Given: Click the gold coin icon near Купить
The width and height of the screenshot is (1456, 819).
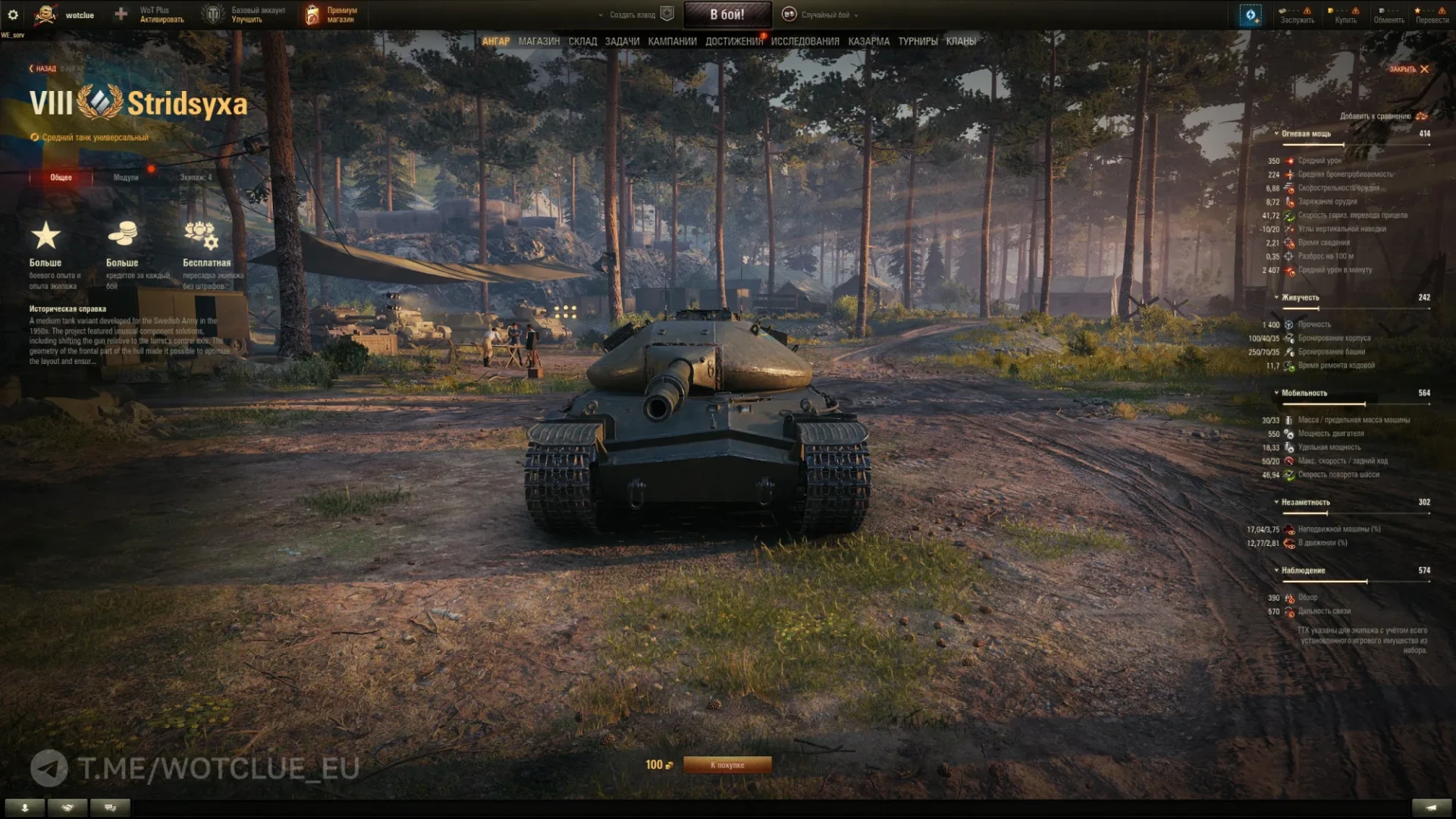Looking at the screenshot, I should tap(1331, 10).
